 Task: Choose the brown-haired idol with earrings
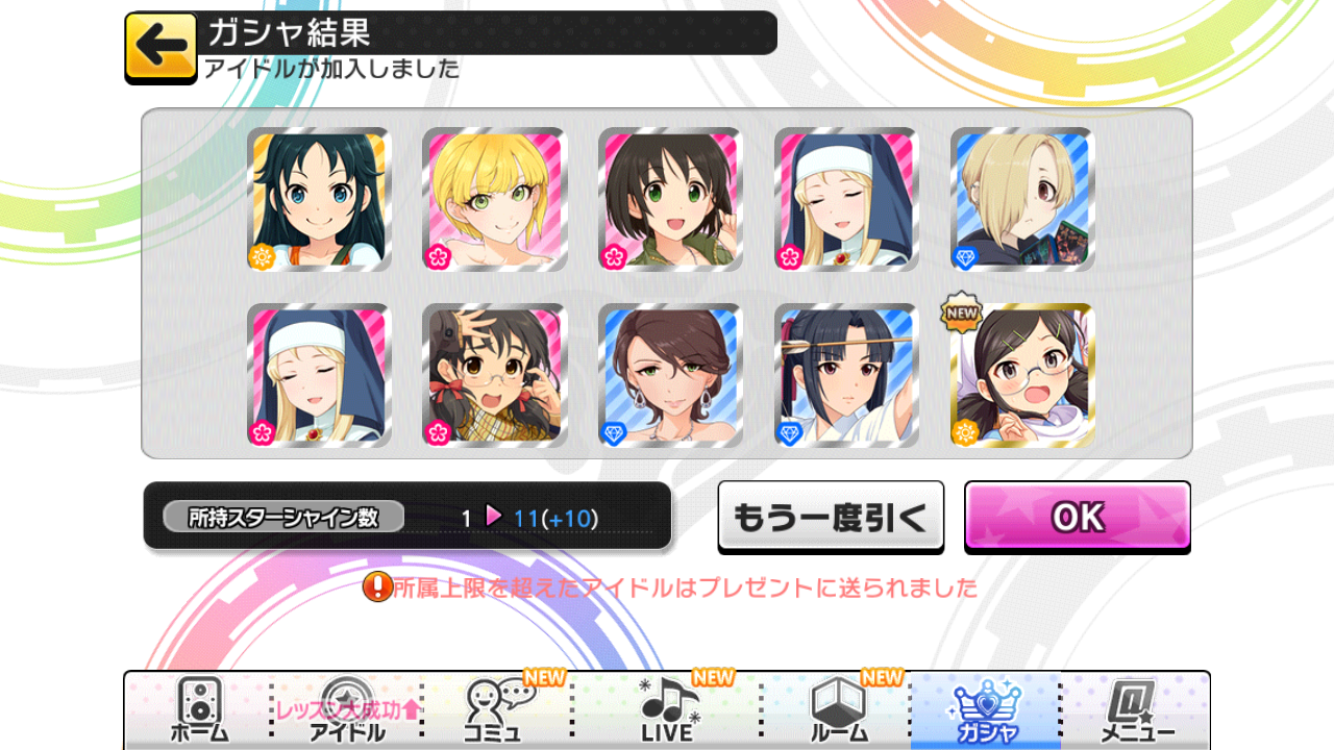671,376
